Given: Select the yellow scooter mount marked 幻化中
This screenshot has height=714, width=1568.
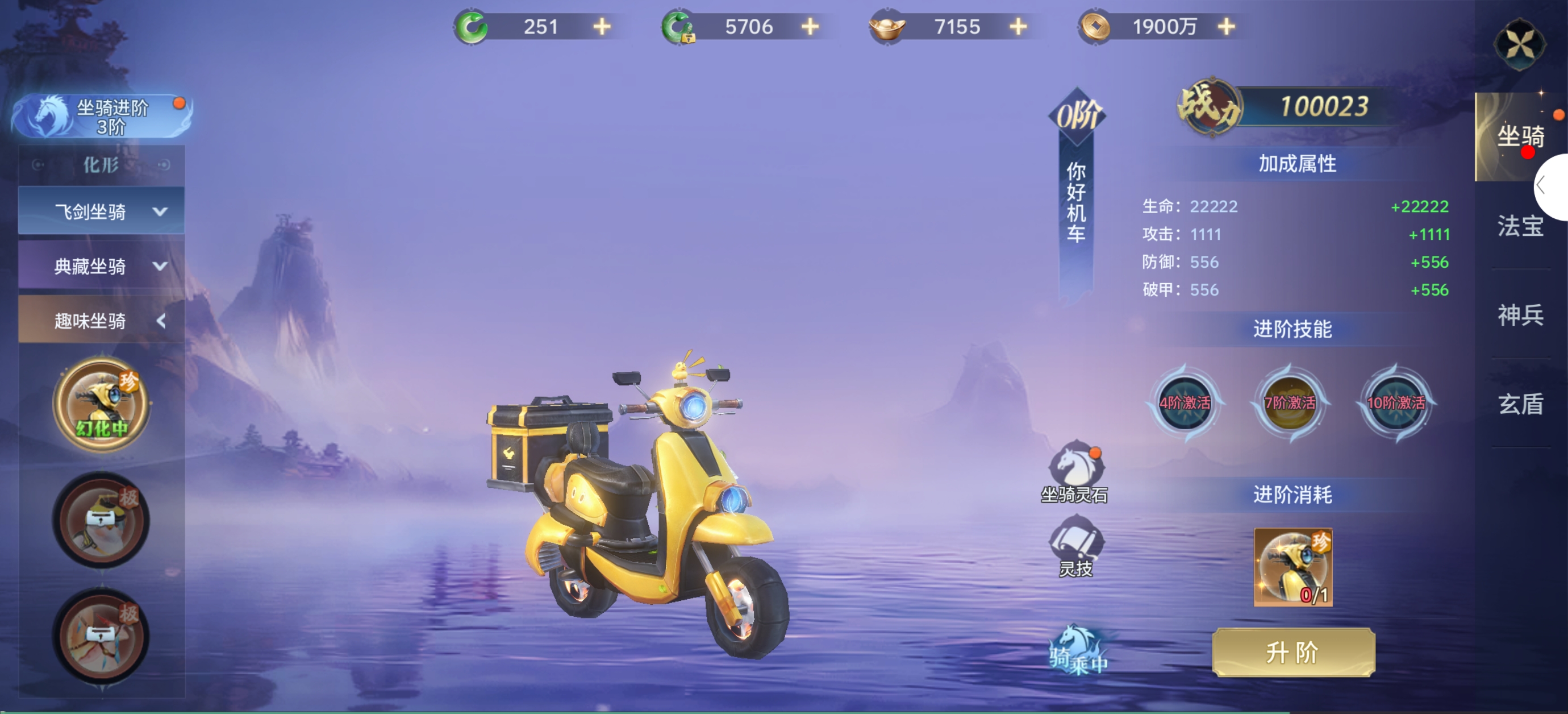Looking at the screenshot, I should click(x=102, y=405).
